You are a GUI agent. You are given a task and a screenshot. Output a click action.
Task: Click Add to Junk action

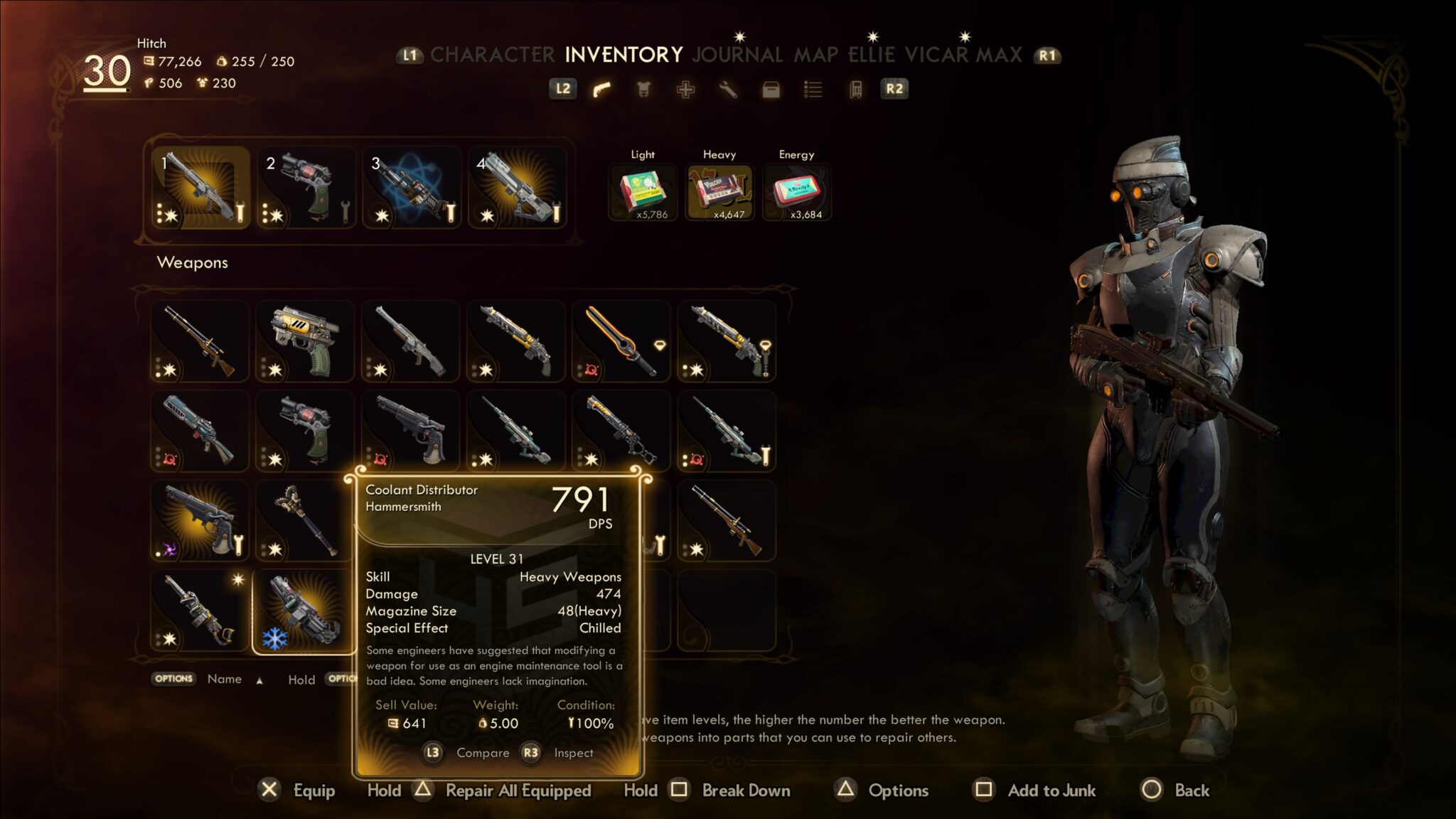(x=1051, y=790)
